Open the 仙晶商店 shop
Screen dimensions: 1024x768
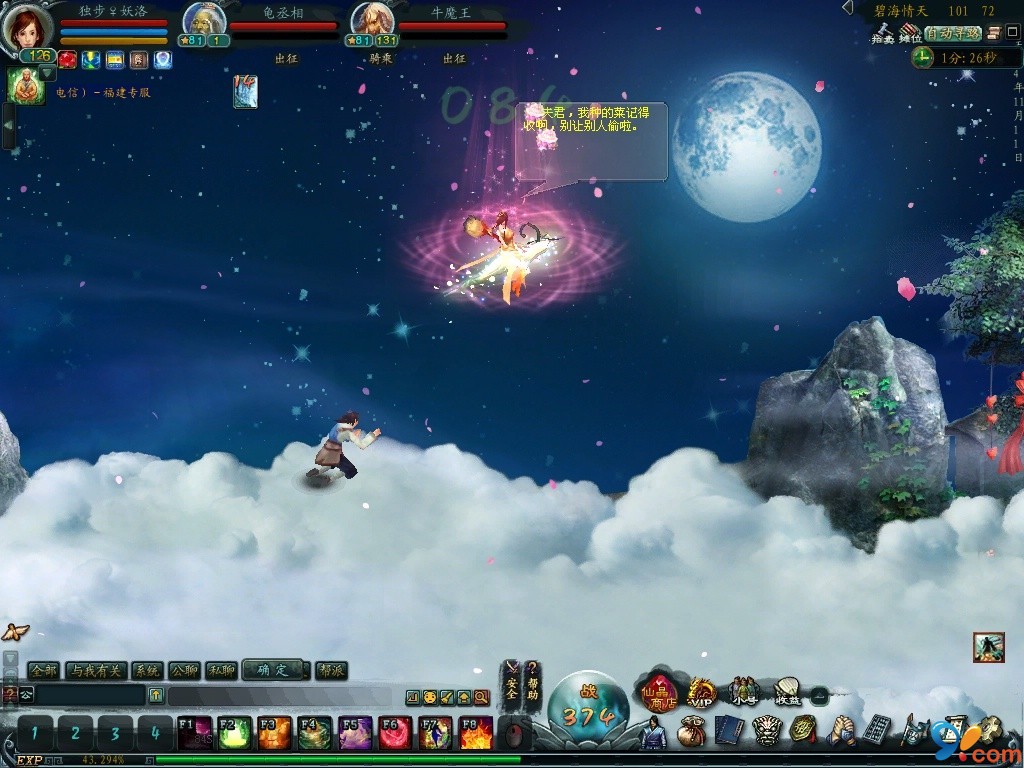[659, 694]
